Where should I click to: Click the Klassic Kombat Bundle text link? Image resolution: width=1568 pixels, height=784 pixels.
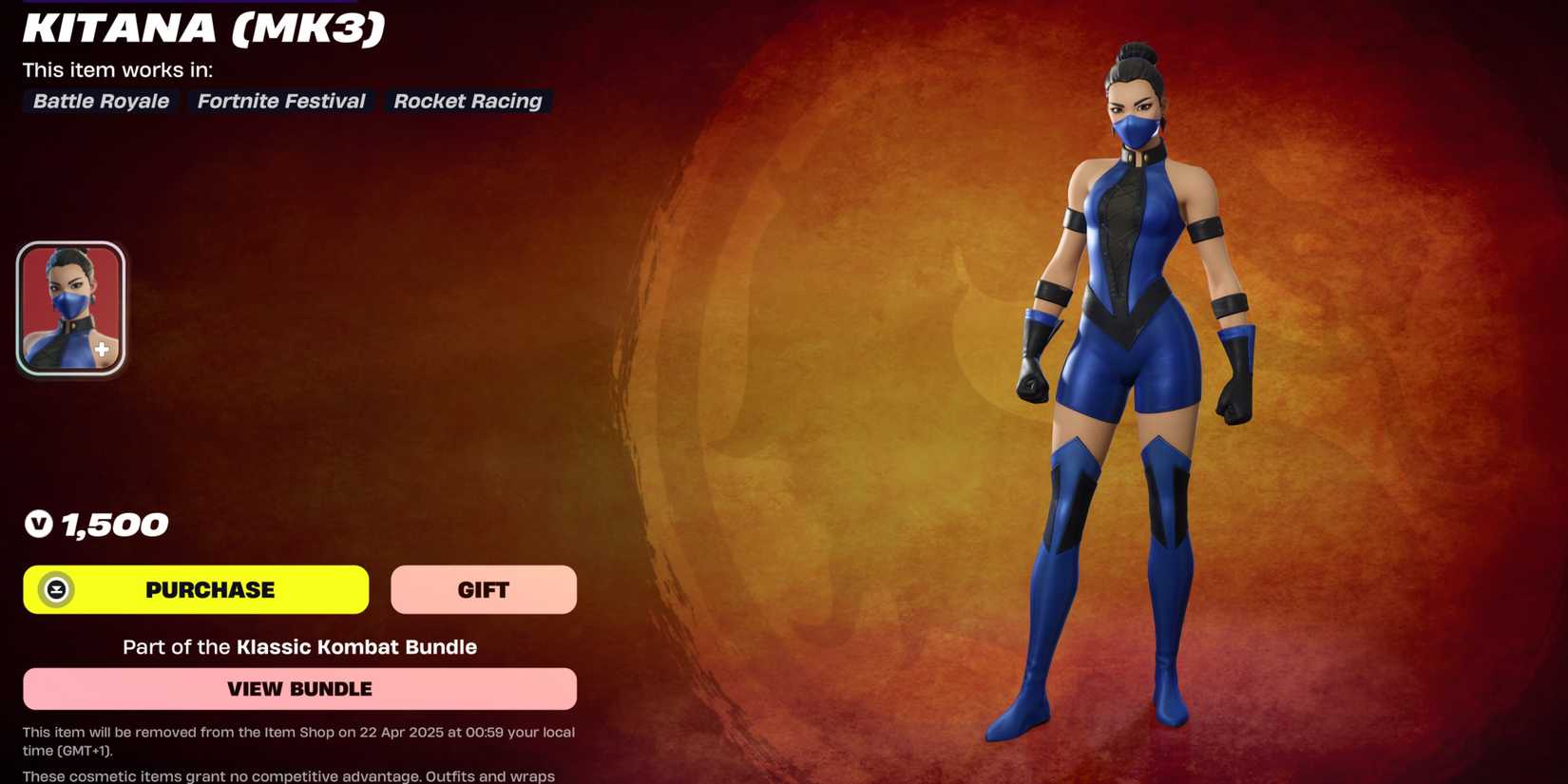pyautogui.click(x=356, y=646)
